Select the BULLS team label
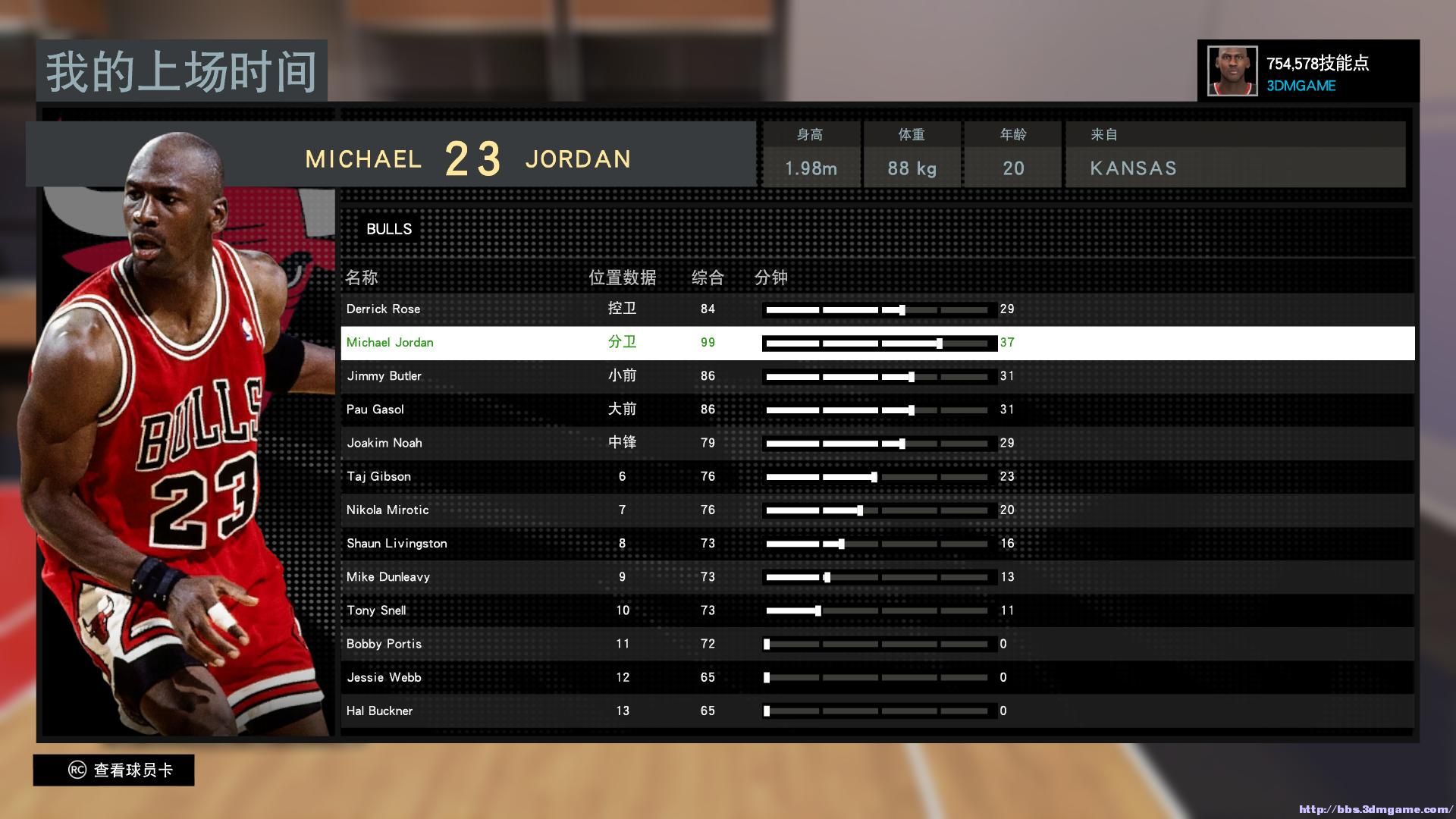This screenshot has width=1456, height=819. pyautogui.click(x=389, y=229)
